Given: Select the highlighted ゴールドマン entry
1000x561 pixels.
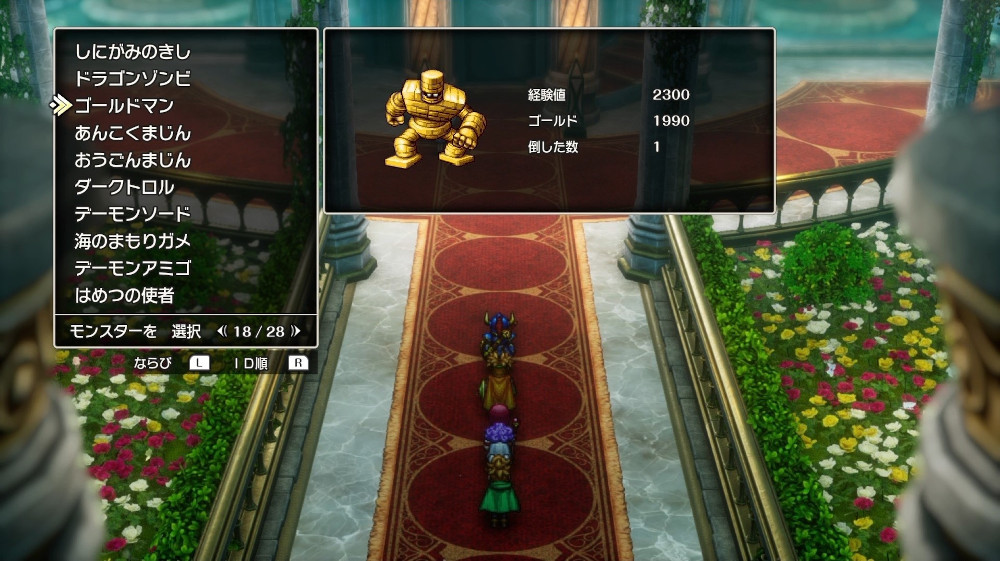Looking at the screenshot, I should point(124,105).
